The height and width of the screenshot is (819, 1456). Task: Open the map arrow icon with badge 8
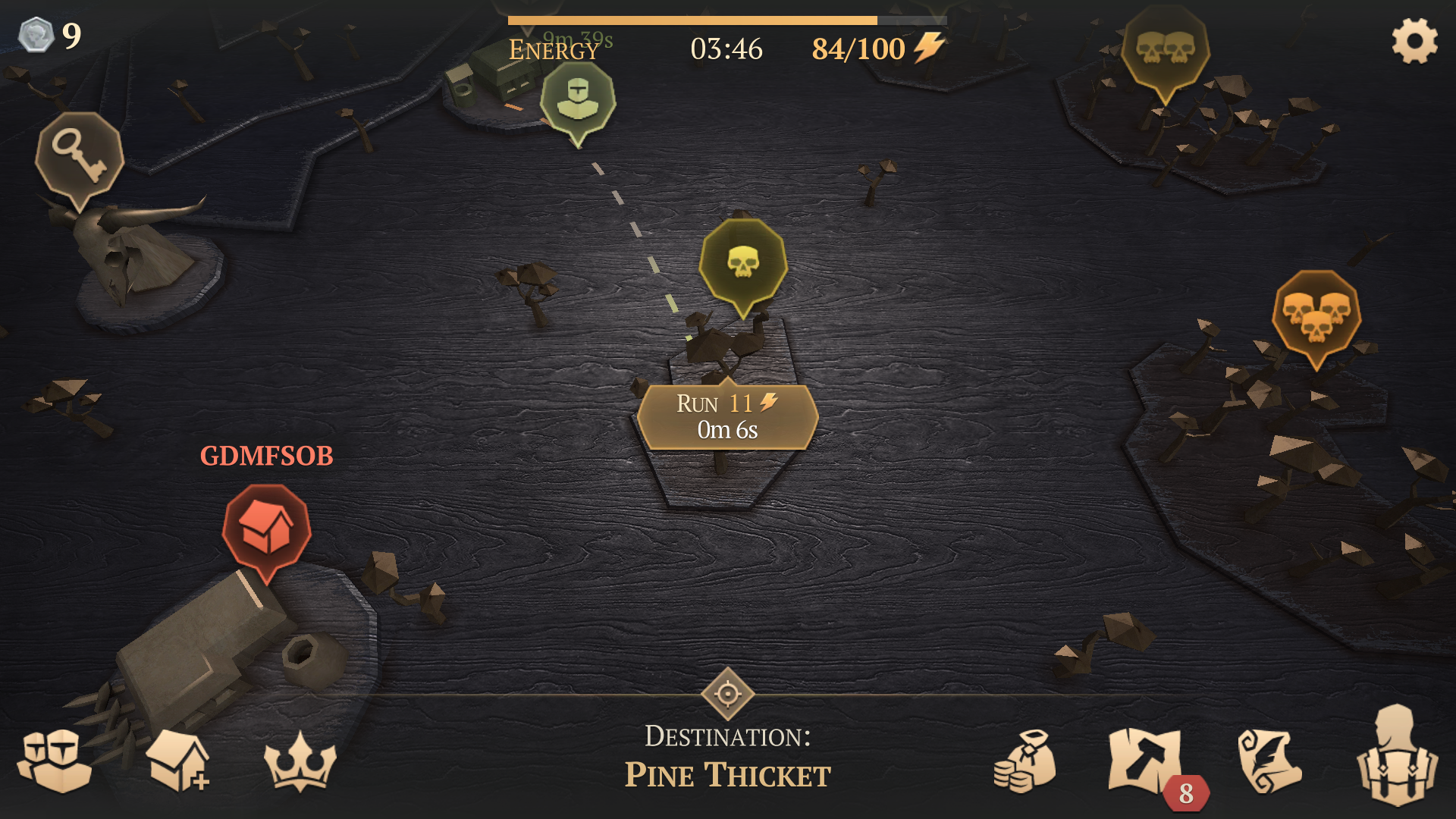(x=1145, y=761)
